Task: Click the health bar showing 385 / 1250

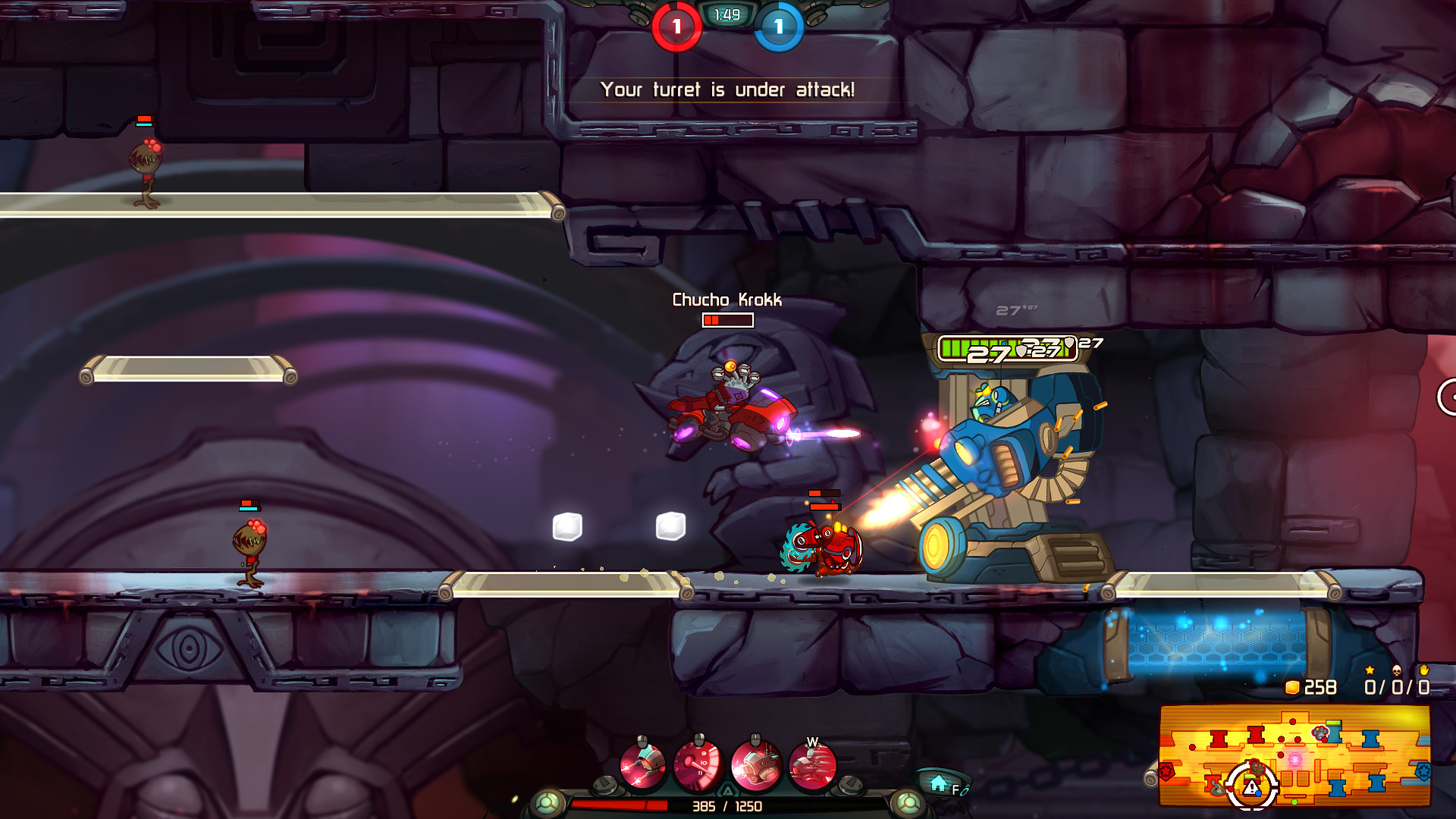Action: click(727, 806)
